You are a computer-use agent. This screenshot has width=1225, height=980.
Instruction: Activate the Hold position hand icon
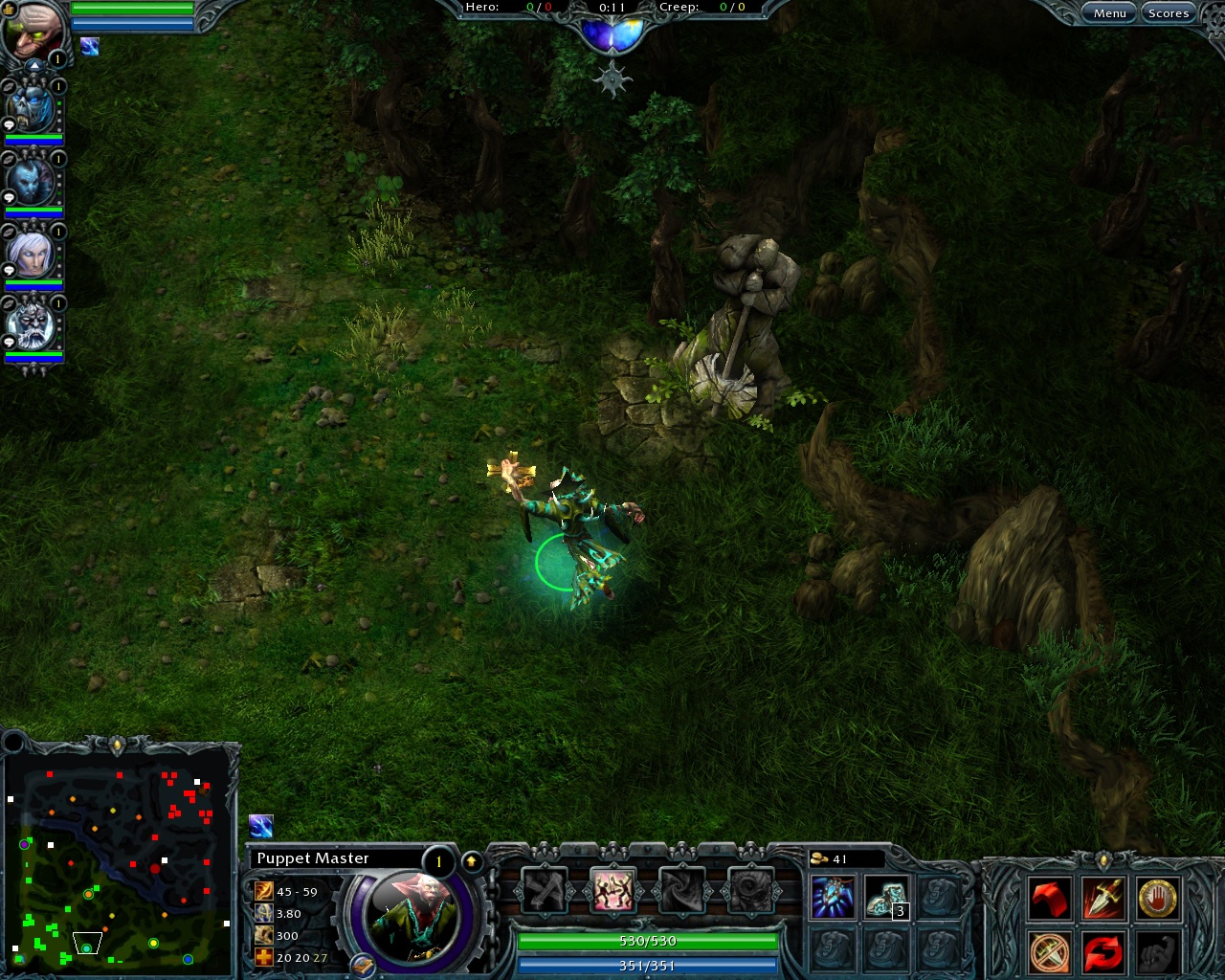tap(1157, 898)
